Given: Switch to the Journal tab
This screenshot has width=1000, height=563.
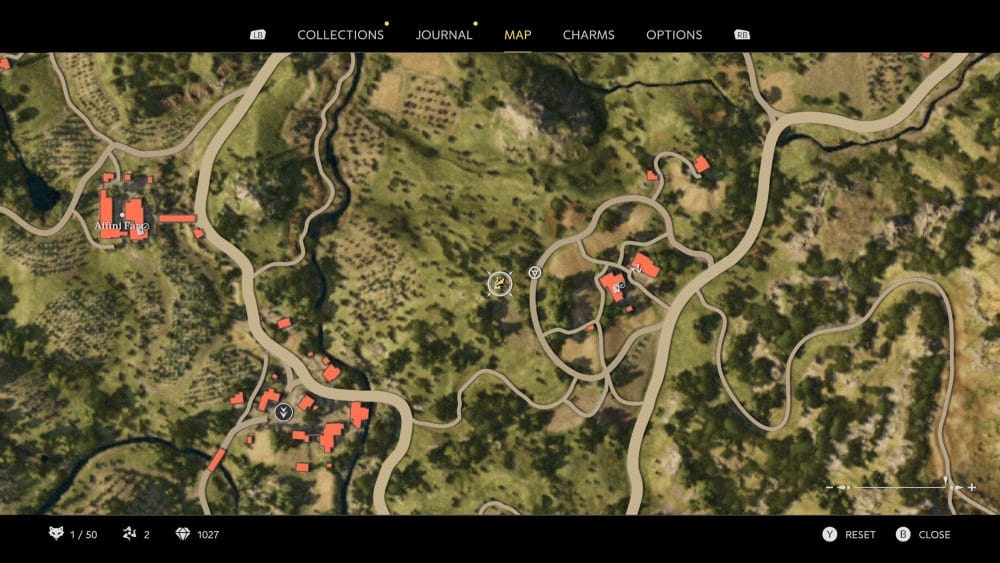Looking at the screenshot, I should 444,35.
